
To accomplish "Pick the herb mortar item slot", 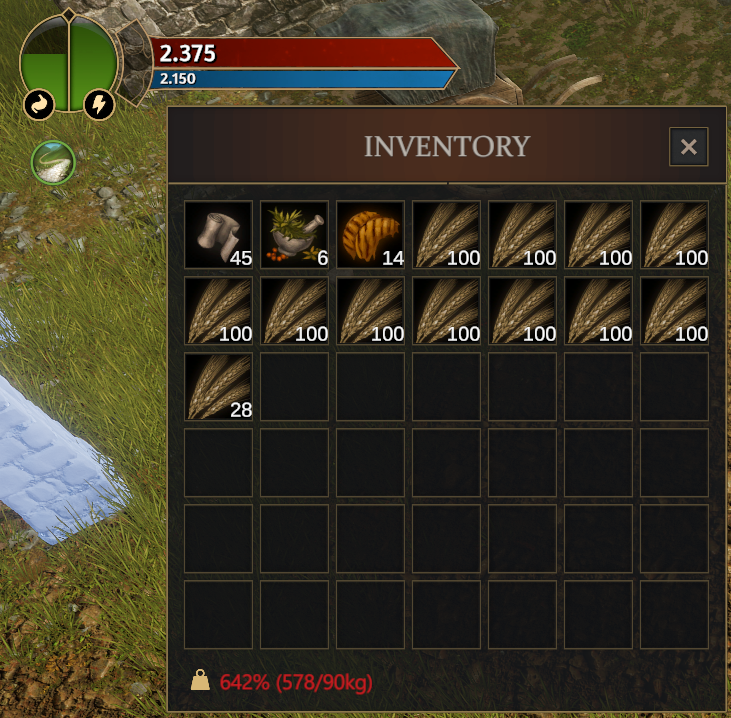I will pos(295,235).
